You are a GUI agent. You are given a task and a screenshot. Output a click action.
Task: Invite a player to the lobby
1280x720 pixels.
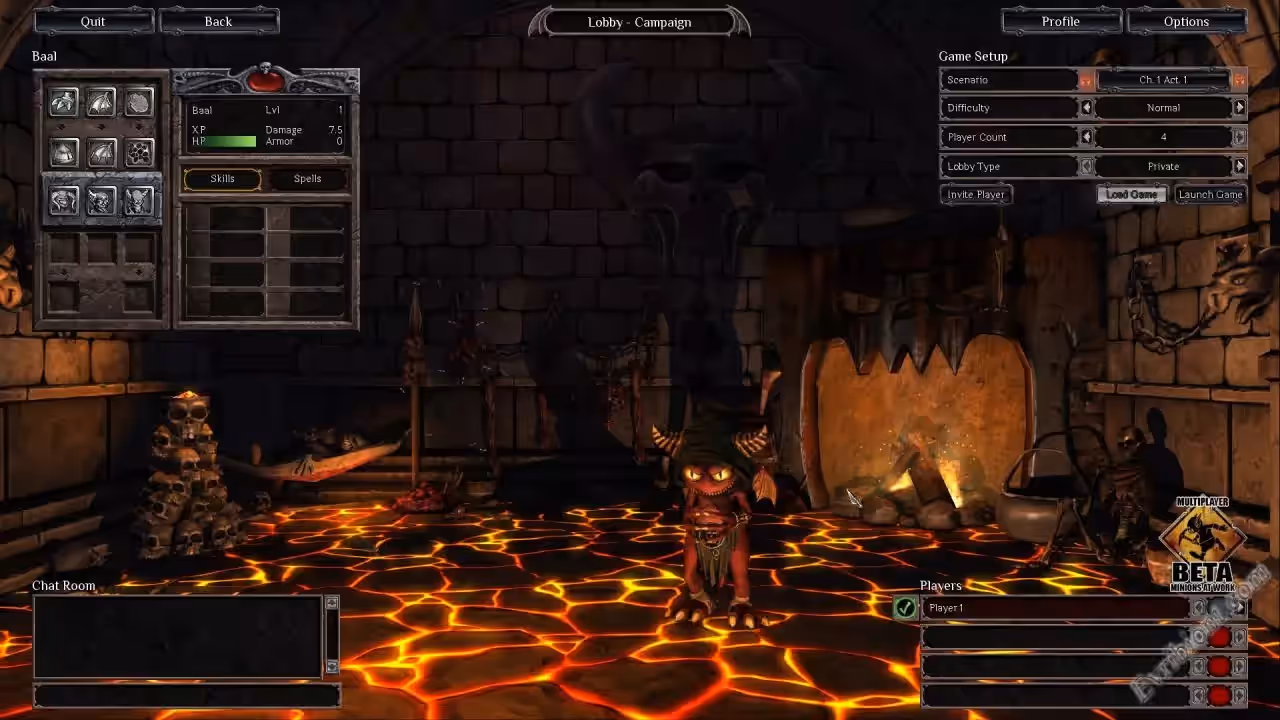pos(976,195)
